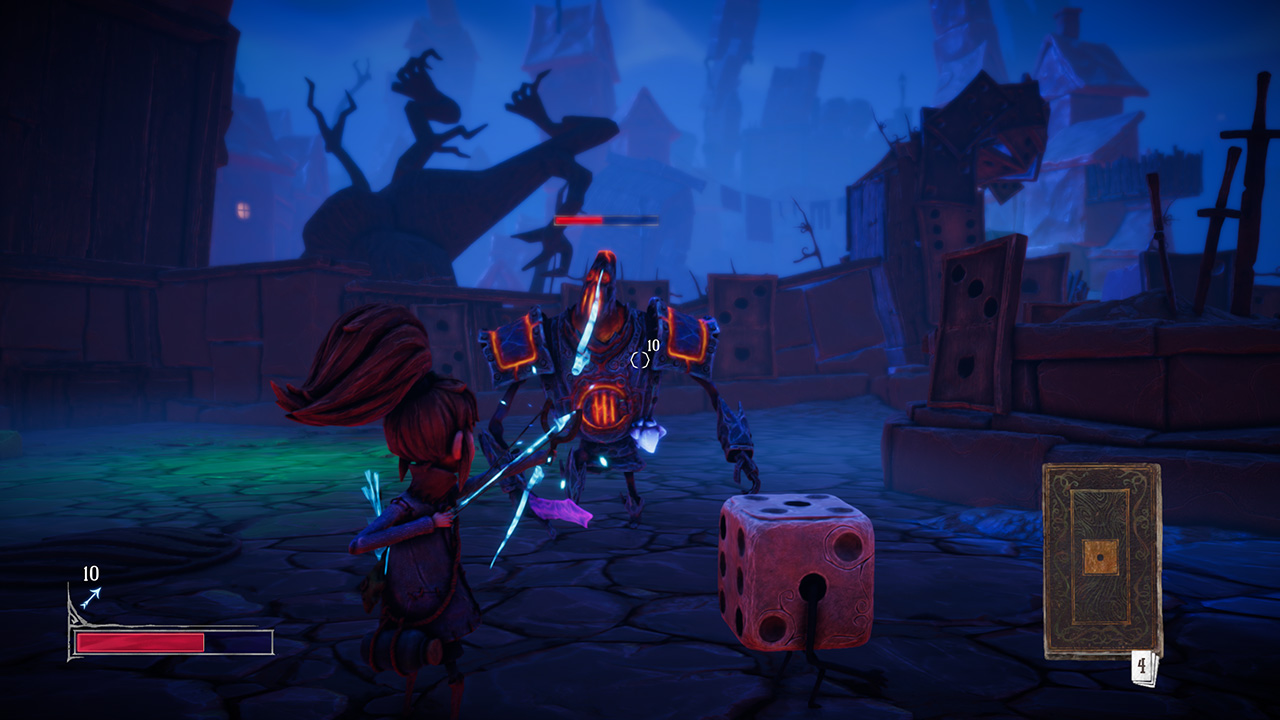The width and height of the screenshot is (1280, 720).
Task: Click the arrow ammo icon
Action: 91,597
